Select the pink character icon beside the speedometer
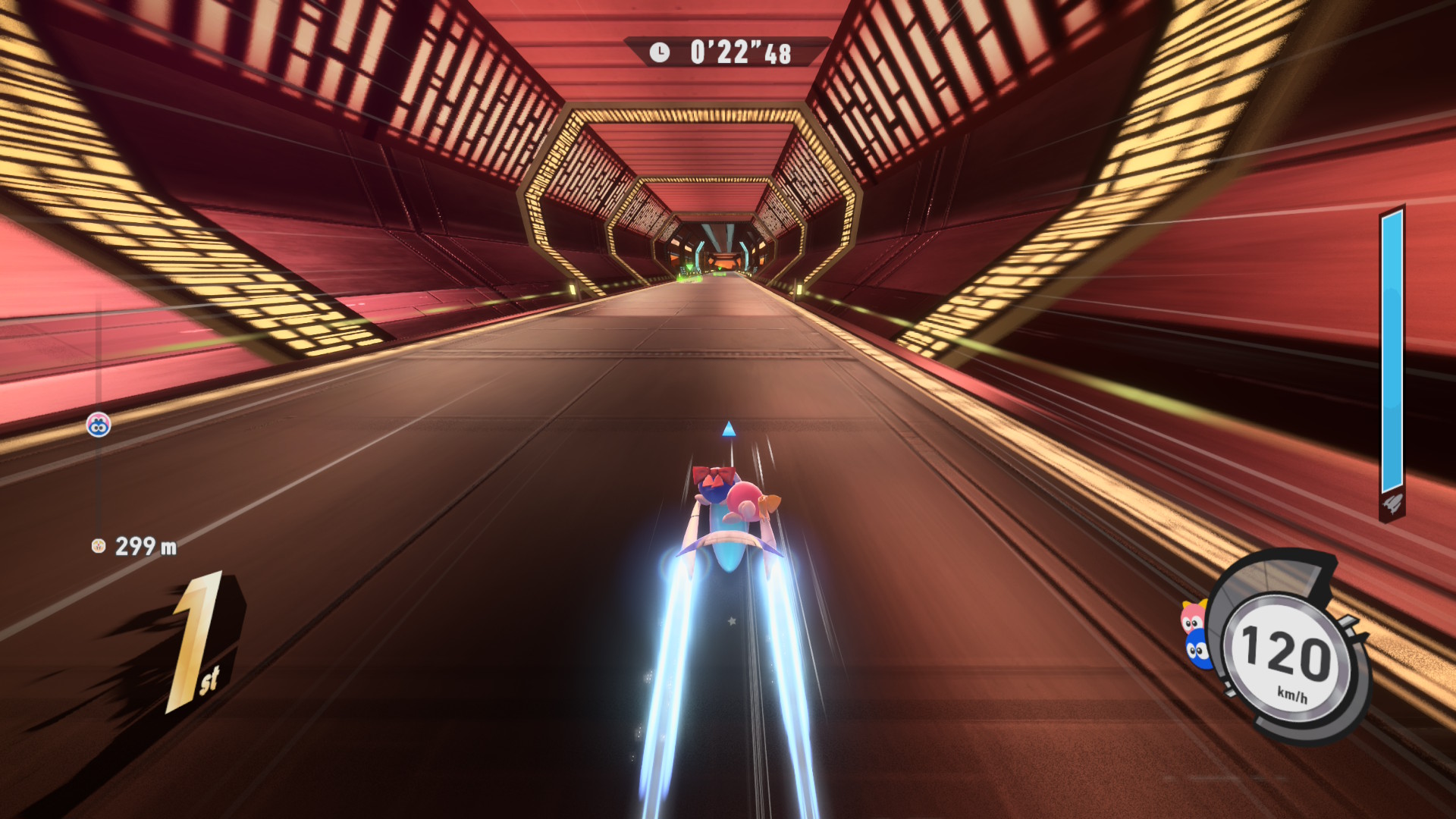The height and width of the screenshot is (819, 1456). [1192, 617]
